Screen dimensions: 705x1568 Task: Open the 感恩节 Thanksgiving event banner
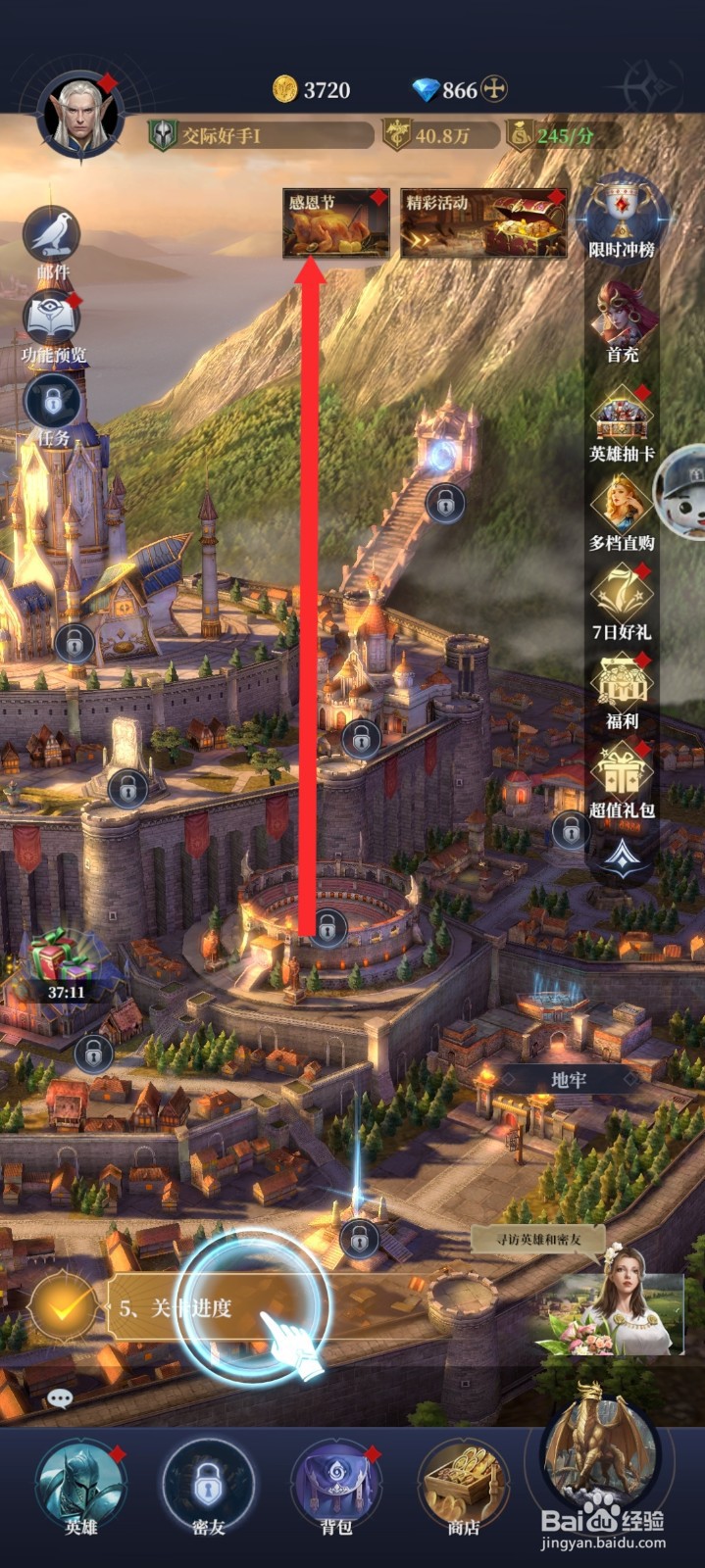point(335,223)
